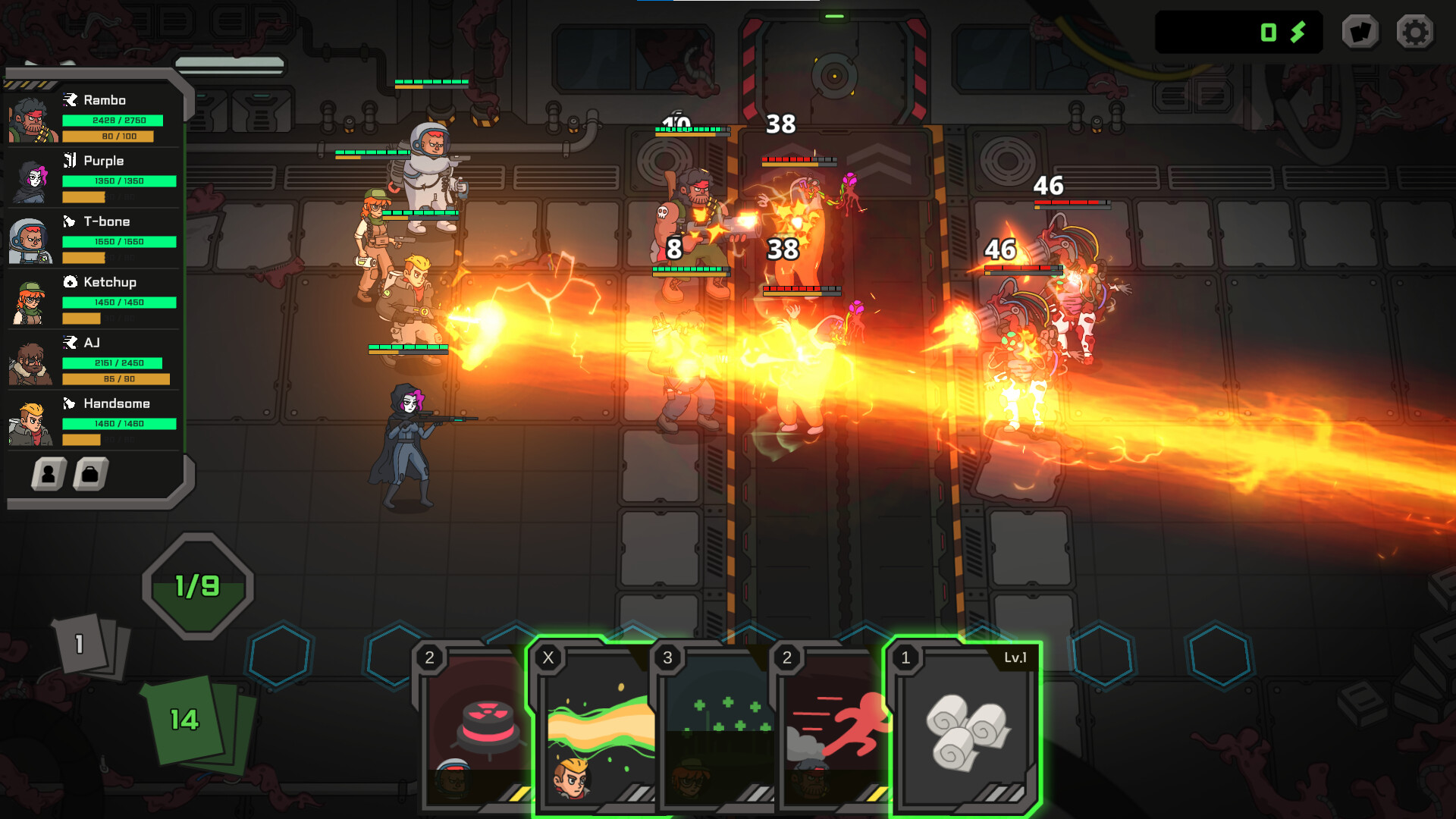The image size is (1456, 819).
Task: Play the Lv.1 scrolls card on the right
Action: pyautogui.click(x=965, y=724)
